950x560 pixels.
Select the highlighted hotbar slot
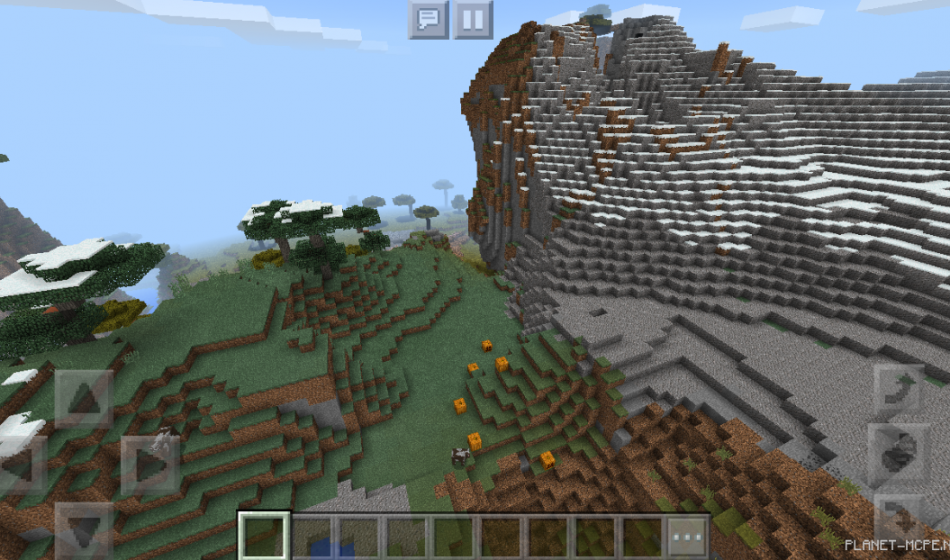tap(264, 536)
